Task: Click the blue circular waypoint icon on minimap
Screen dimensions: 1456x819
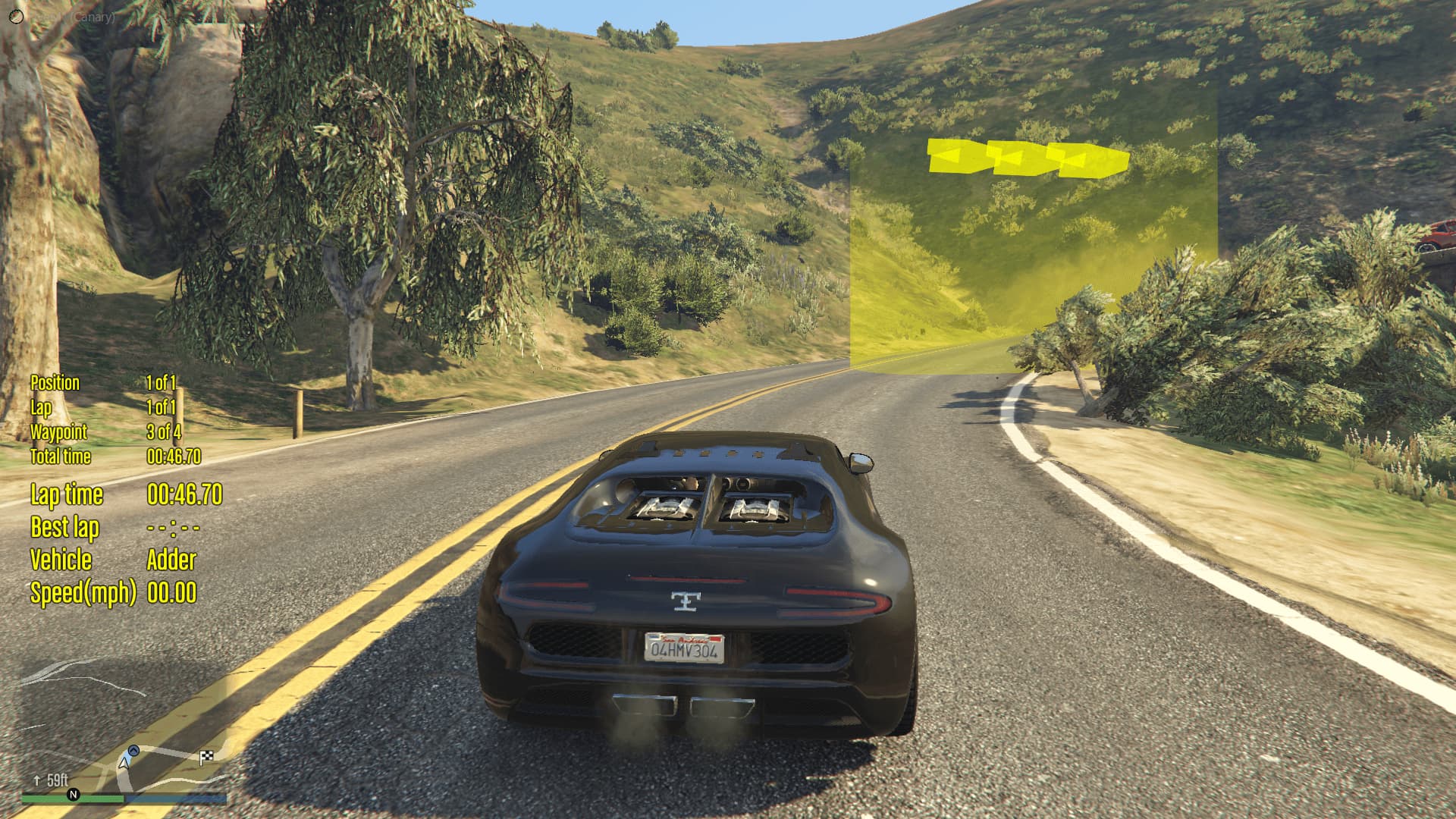Action: click(132, 752)
